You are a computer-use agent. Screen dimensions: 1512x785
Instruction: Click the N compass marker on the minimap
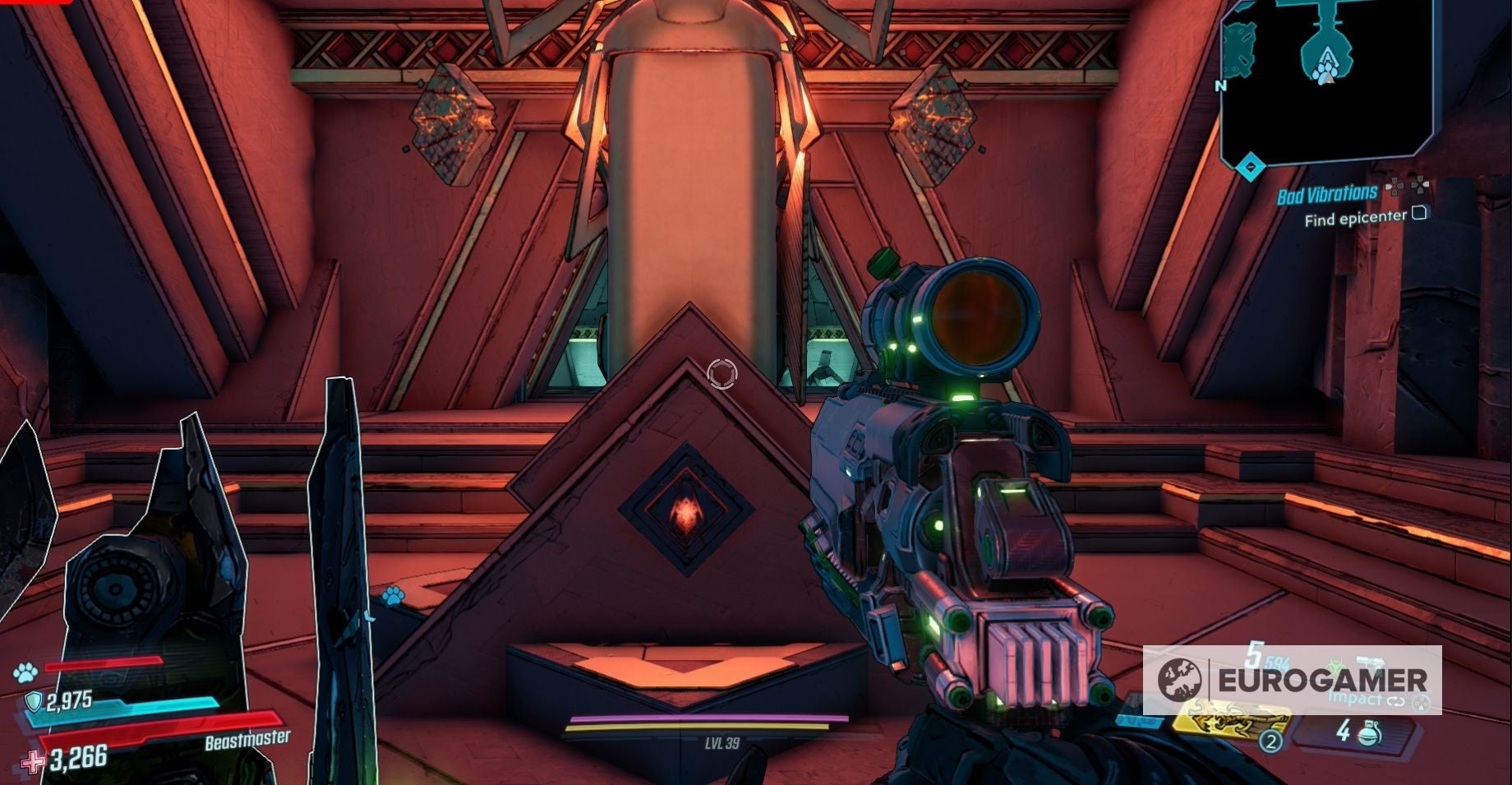(1222, 85)
